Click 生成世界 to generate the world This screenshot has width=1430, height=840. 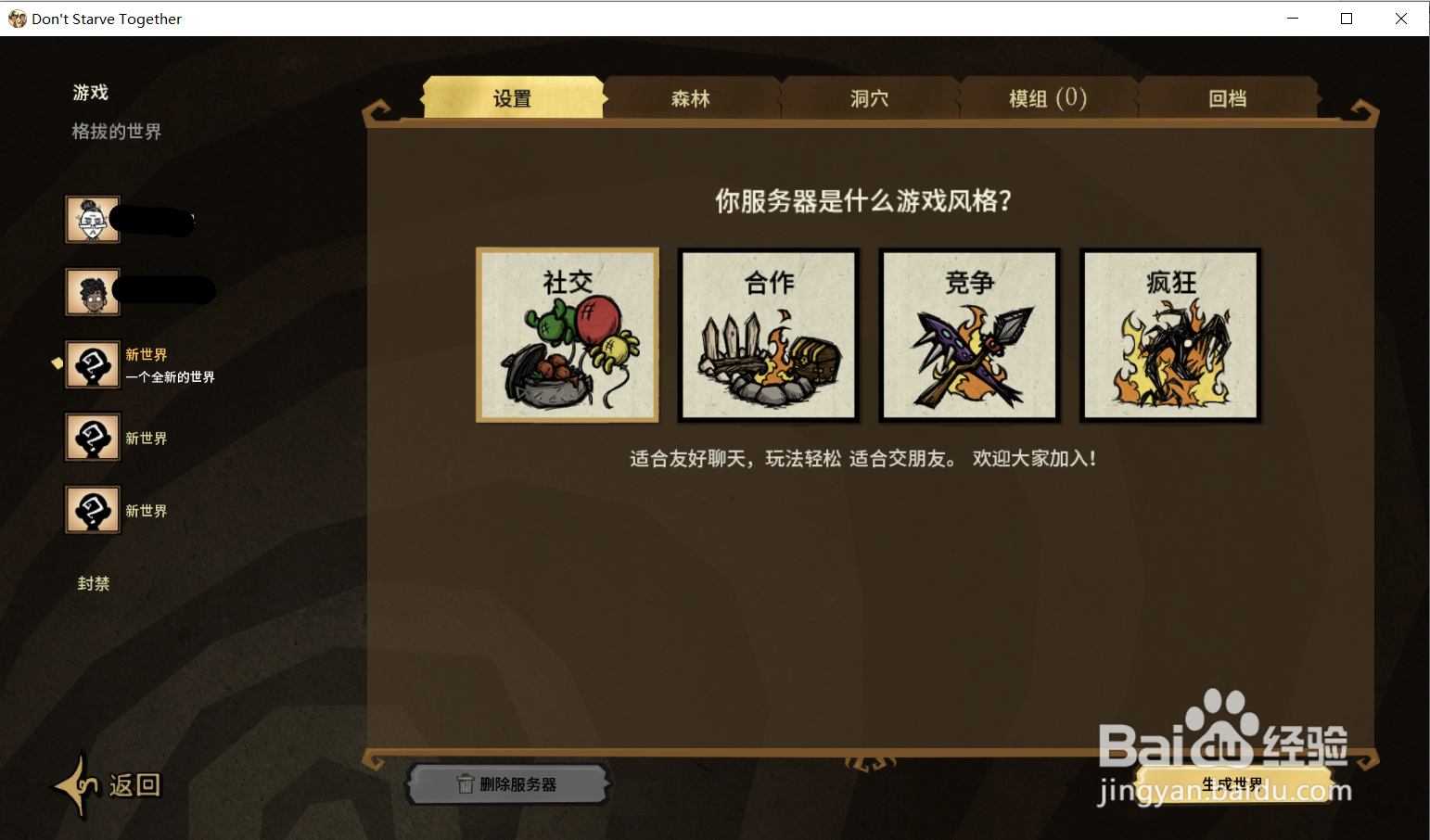(1234, 783)
